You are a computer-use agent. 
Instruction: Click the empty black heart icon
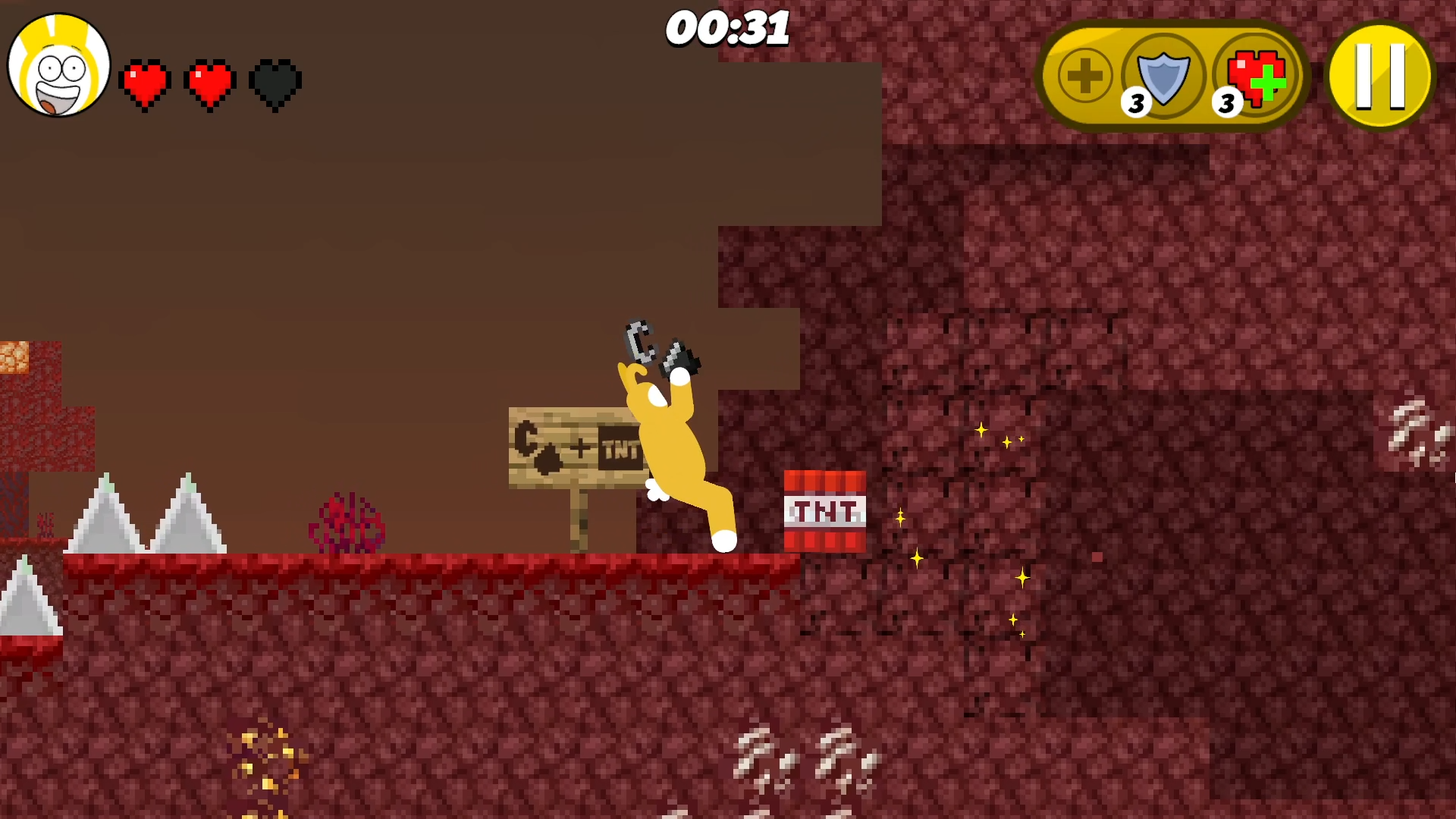pyautogui.click(x=274, y=83)
